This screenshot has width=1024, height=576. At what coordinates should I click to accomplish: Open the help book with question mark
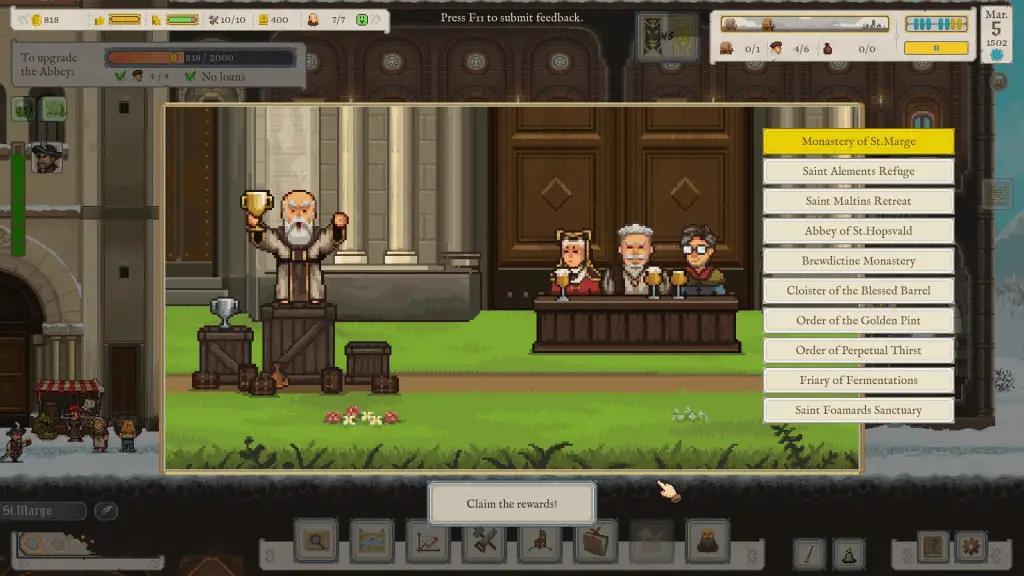[934, 547]
